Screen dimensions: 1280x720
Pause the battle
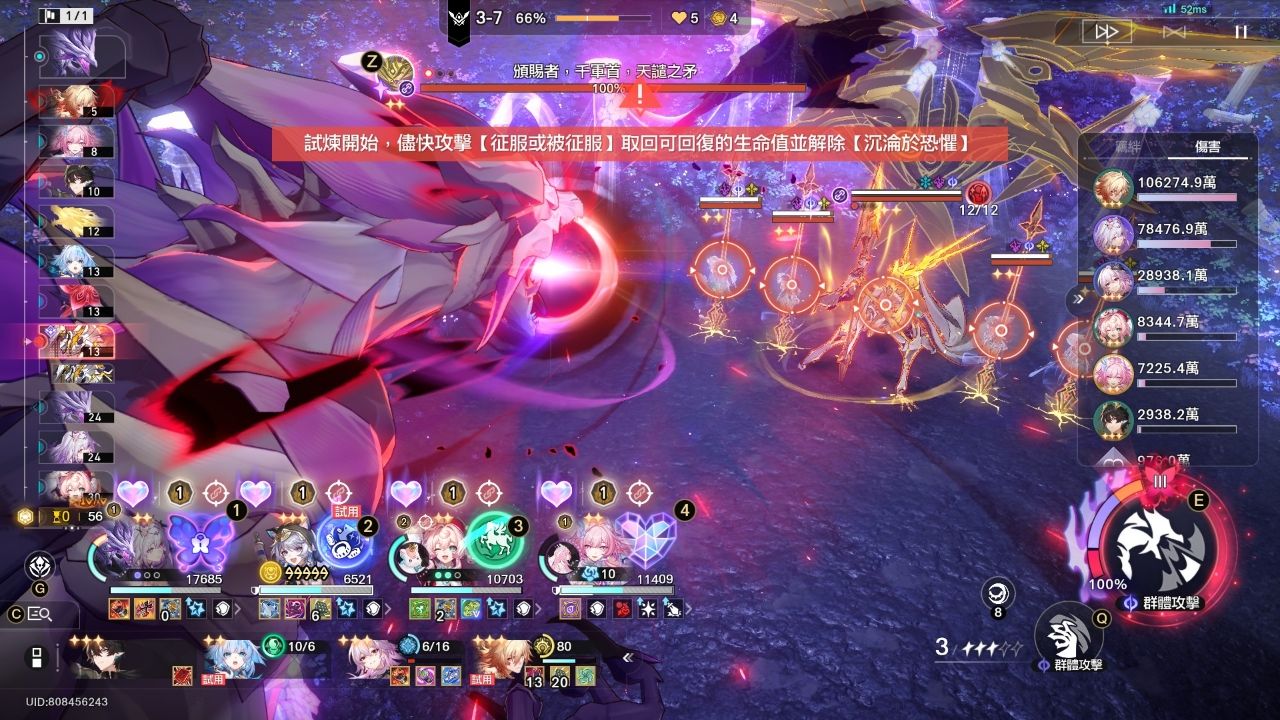click(1240, 32)
